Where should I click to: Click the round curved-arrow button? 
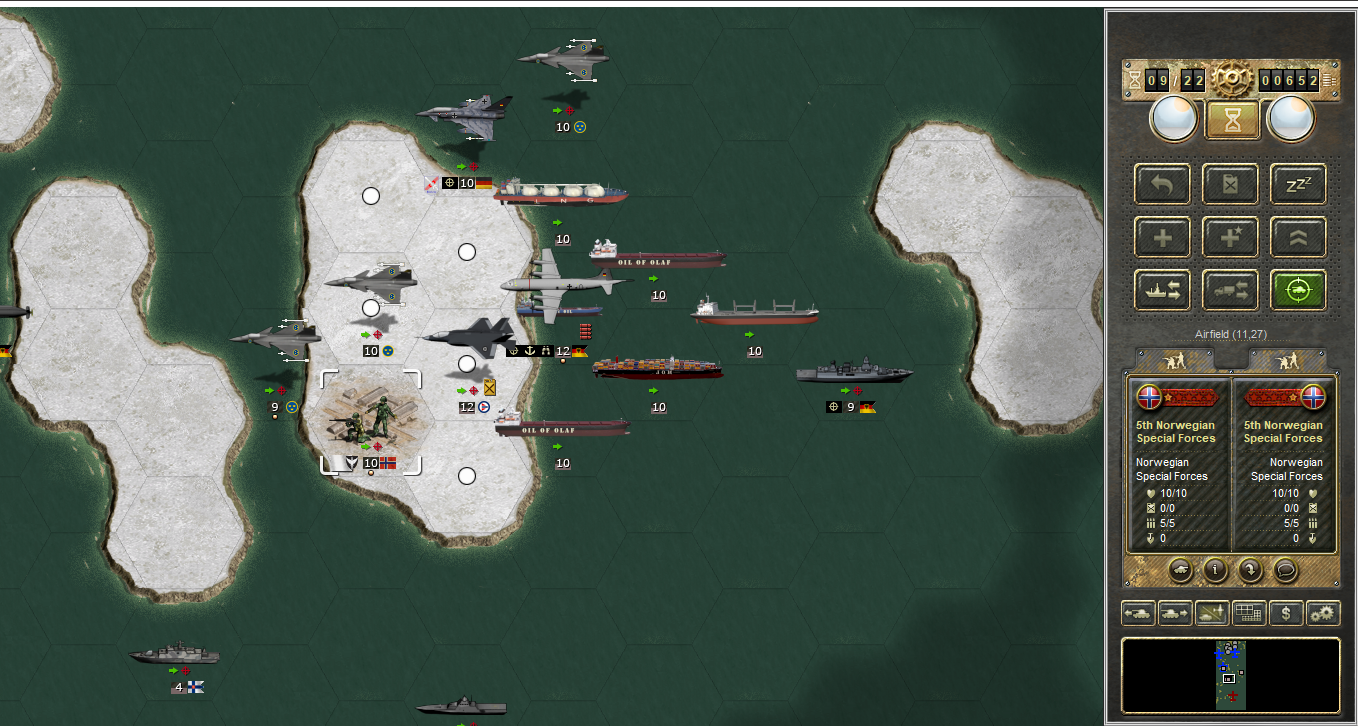click(1249, 570)
